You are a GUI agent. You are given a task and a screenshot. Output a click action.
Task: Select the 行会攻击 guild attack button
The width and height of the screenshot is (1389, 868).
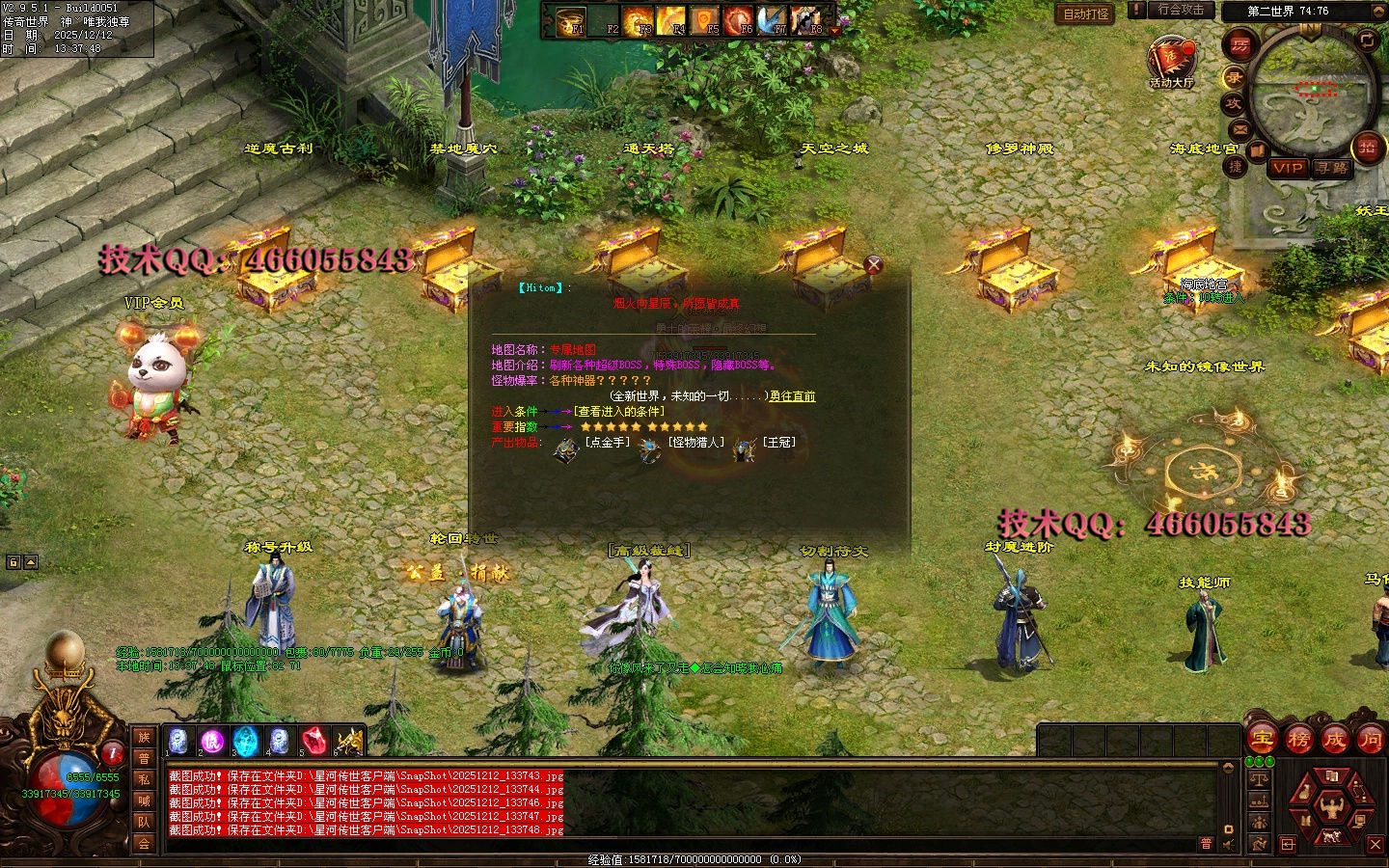1181,10
